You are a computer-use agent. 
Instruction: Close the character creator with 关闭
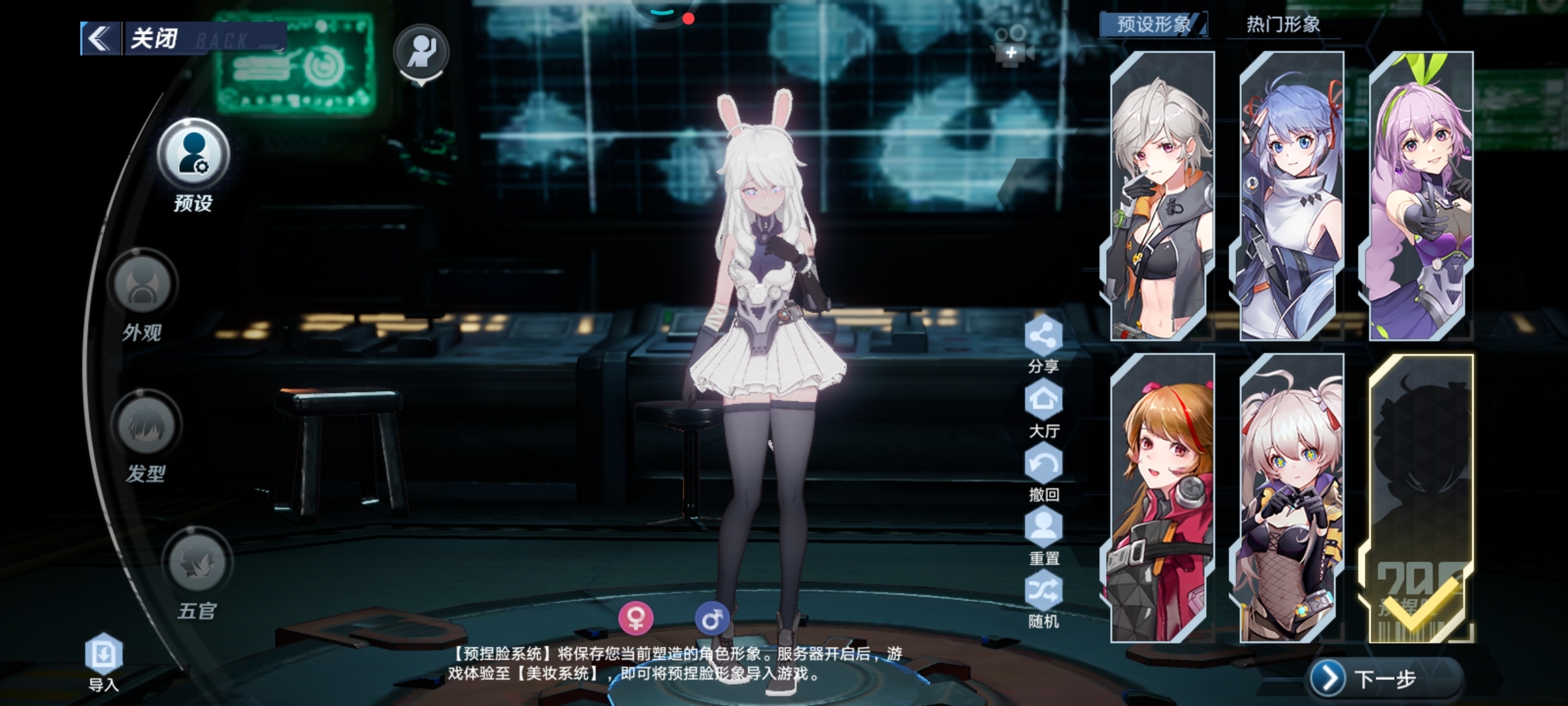point(154,38)
